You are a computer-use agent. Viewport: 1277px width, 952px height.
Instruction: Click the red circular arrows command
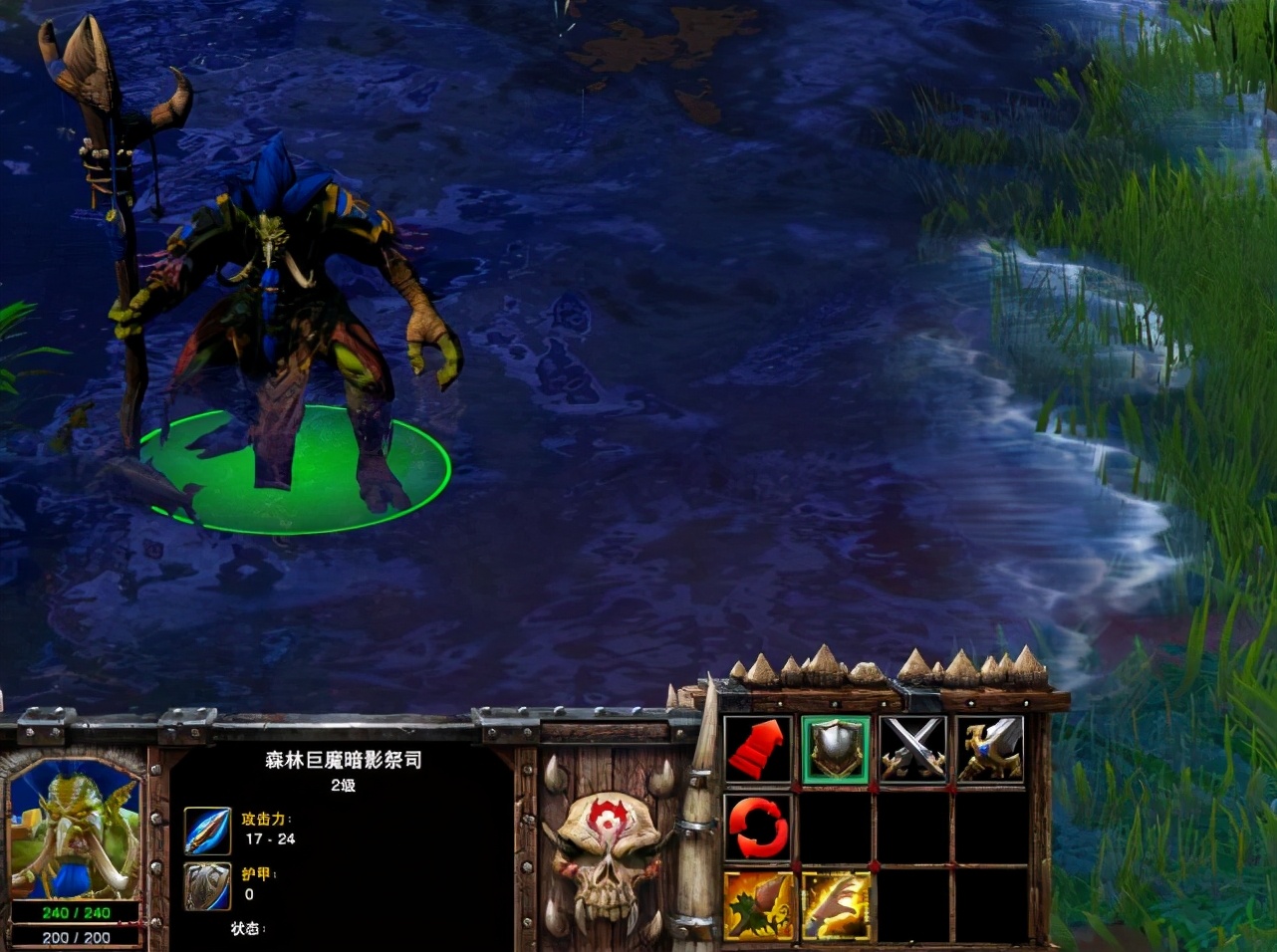(758, 828)
